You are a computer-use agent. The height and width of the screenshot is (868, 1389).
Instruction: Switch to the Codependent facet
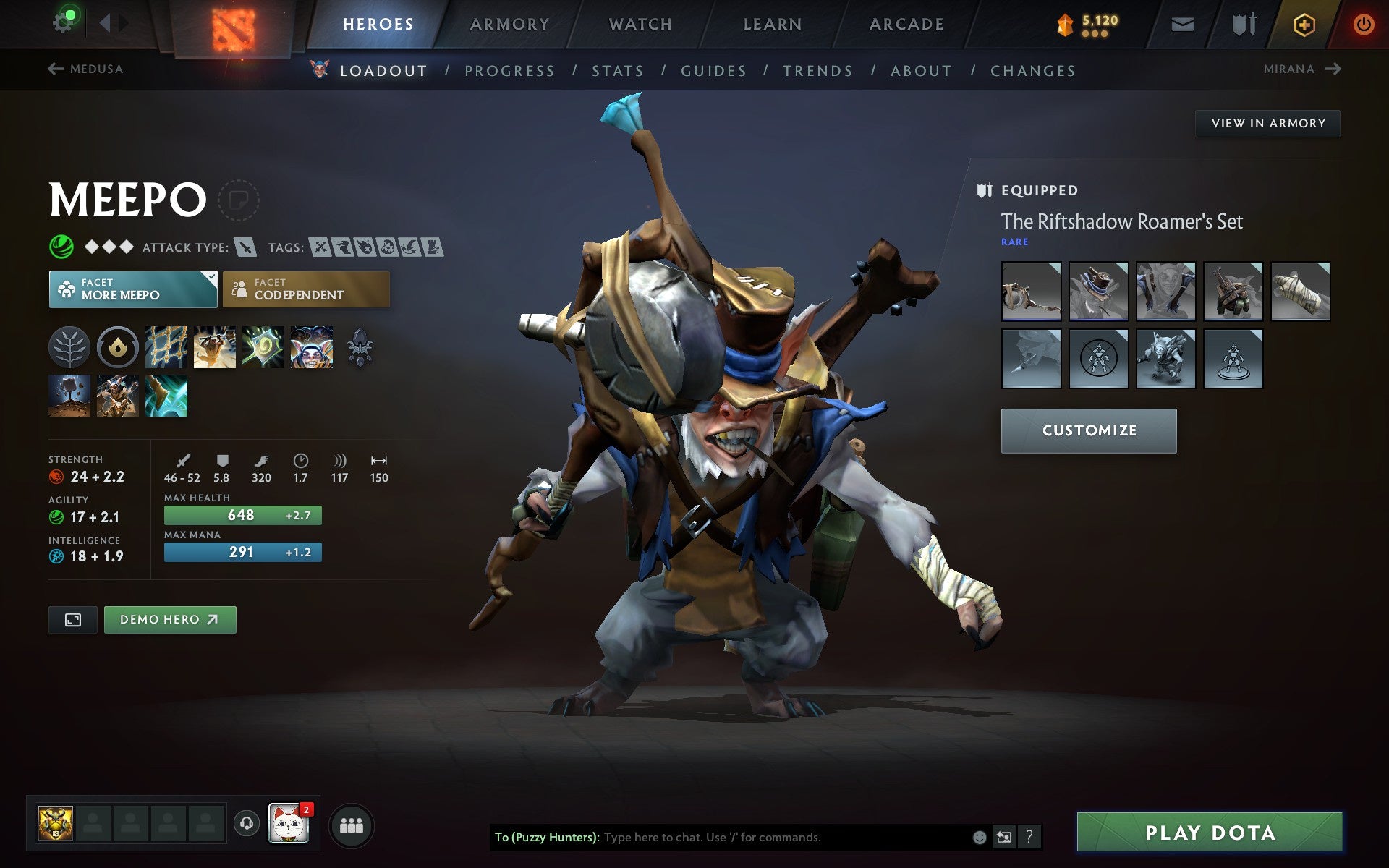pyautogui.click(x=306, y=289)
